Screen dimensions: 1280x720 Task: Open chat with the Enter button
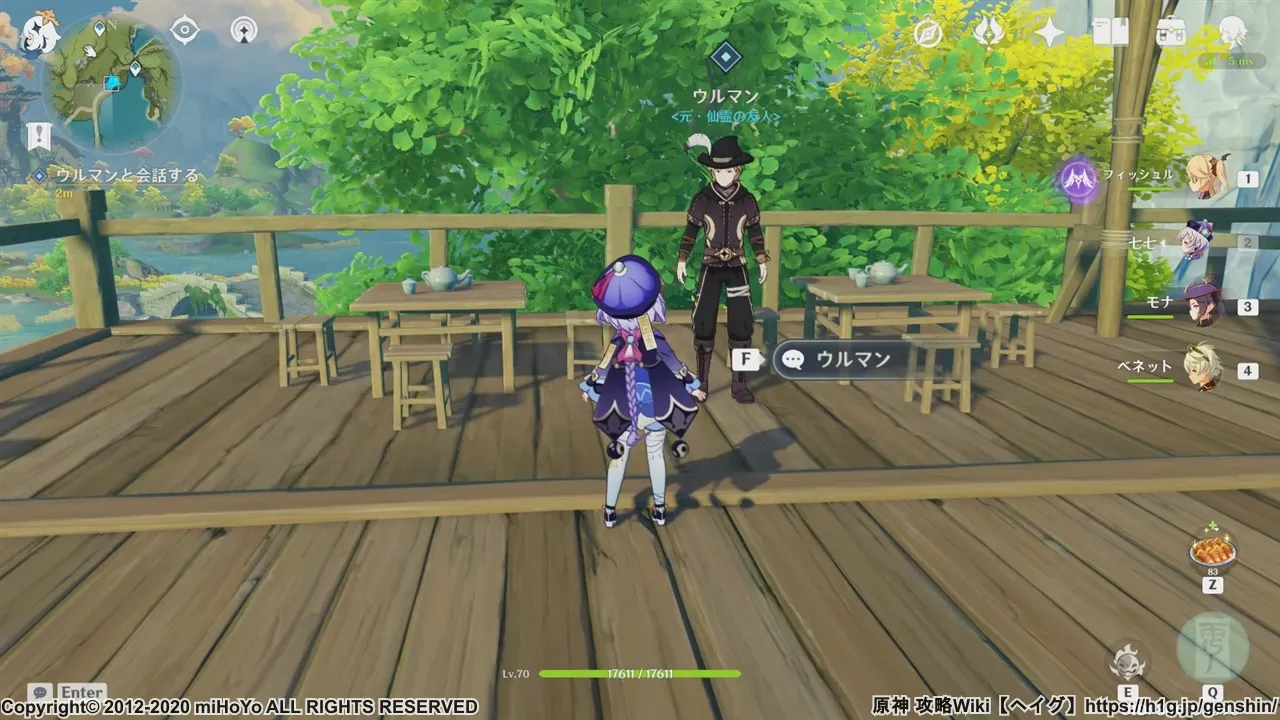tap(80, 692)
